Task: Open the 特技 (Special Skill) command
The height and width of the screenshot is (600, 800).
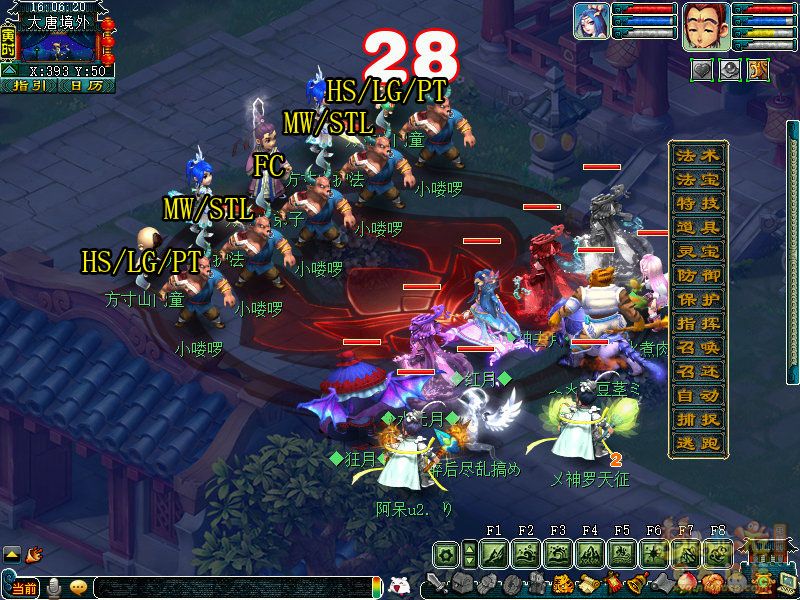Action: click(697, 204)
